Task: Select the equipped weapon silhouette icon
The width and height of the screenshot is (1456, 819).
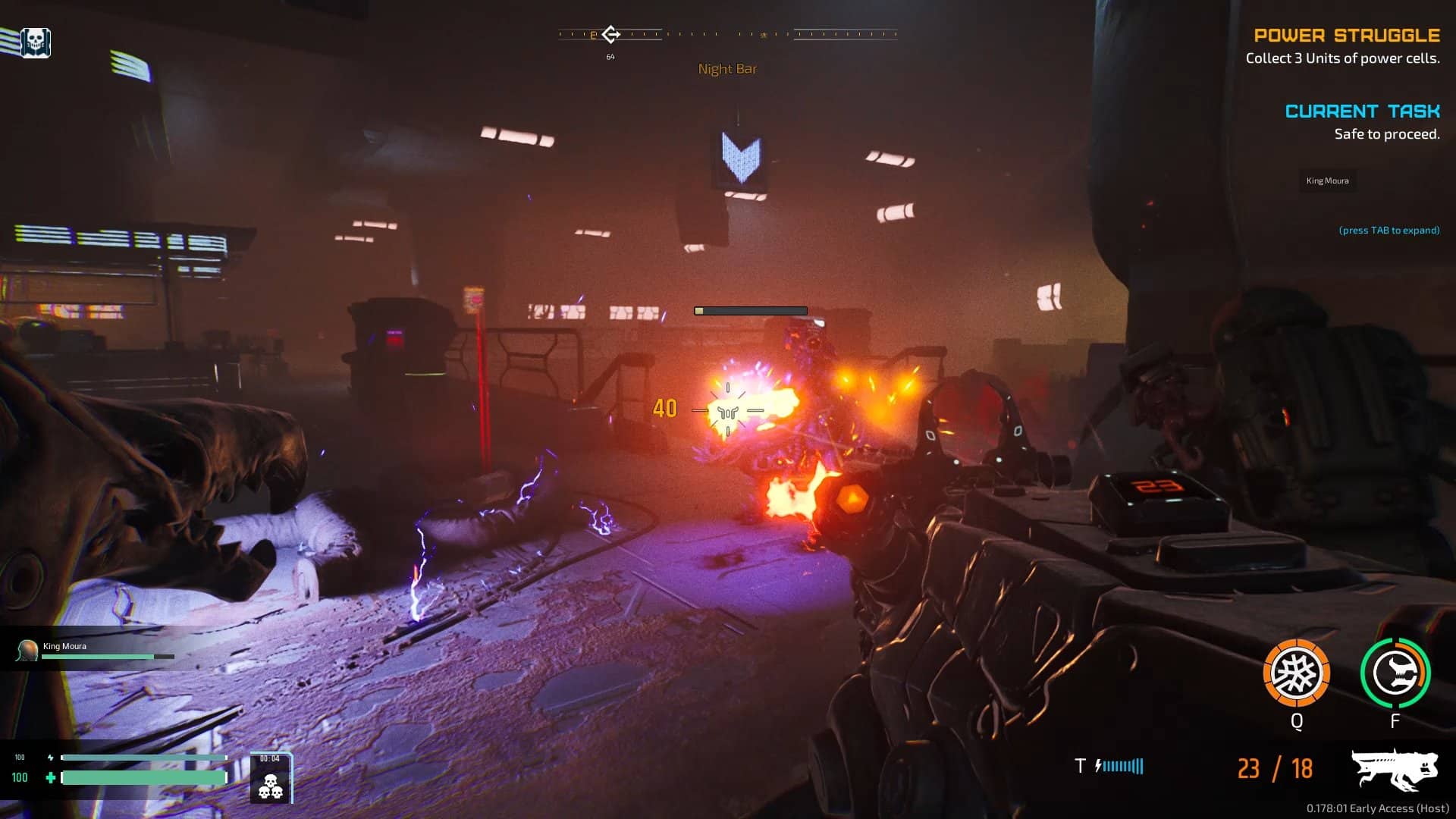Action: [1394, 770]
